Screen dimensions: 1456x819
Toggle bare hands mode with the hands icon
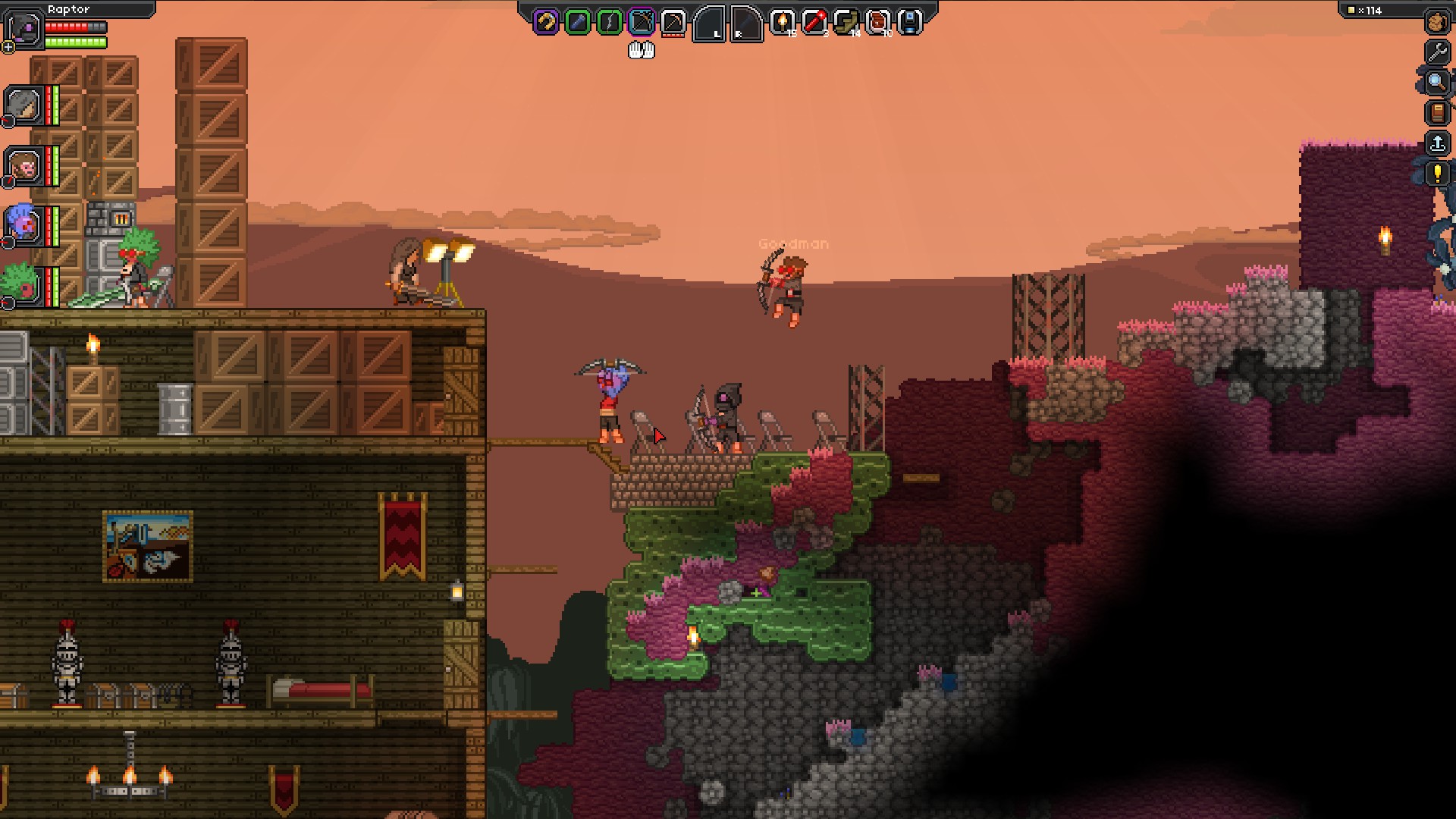click(641, 50)
